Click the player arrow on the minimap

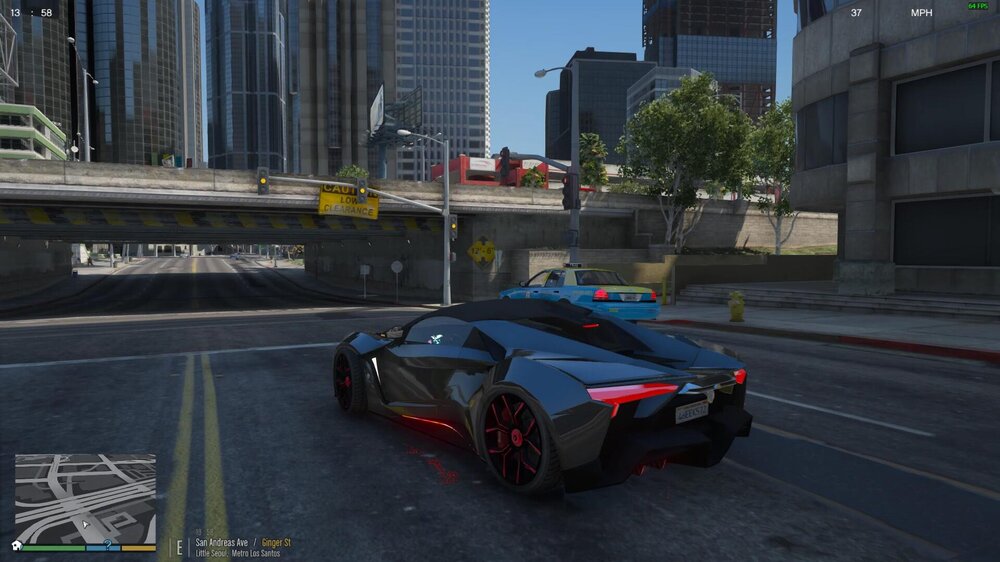[x=86, y=522]
